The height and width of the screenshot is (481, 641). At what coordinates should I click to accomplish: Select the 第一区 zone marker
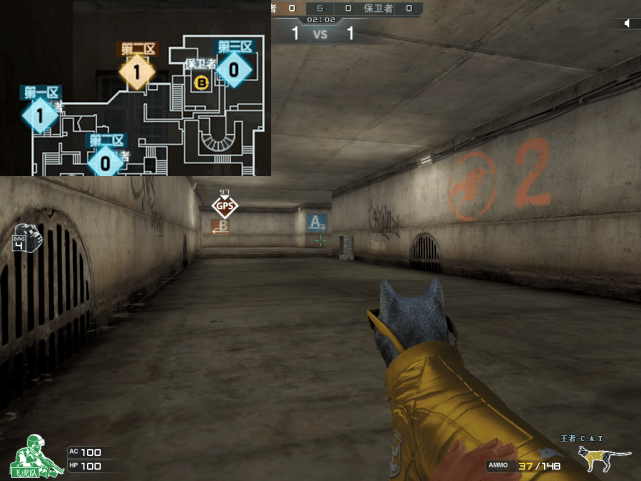click(40, 116)
